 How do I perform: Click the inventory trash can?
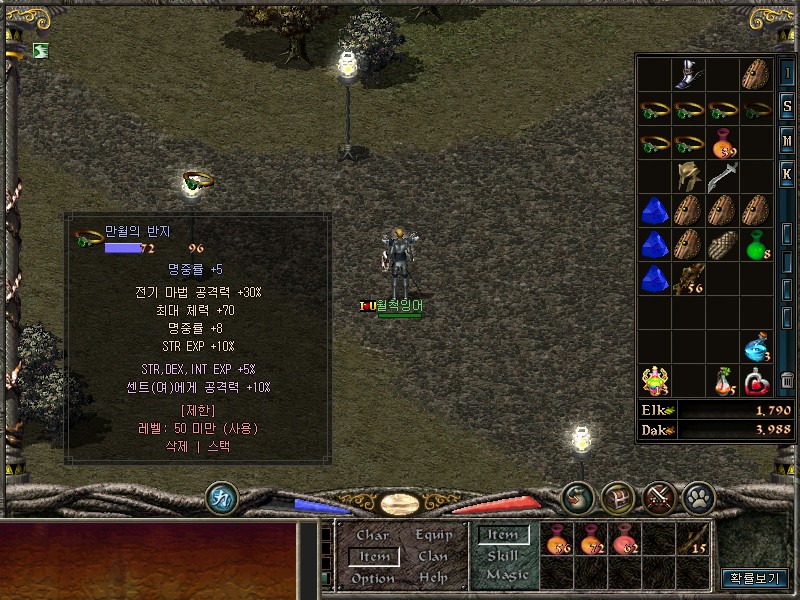click(788, 380)
